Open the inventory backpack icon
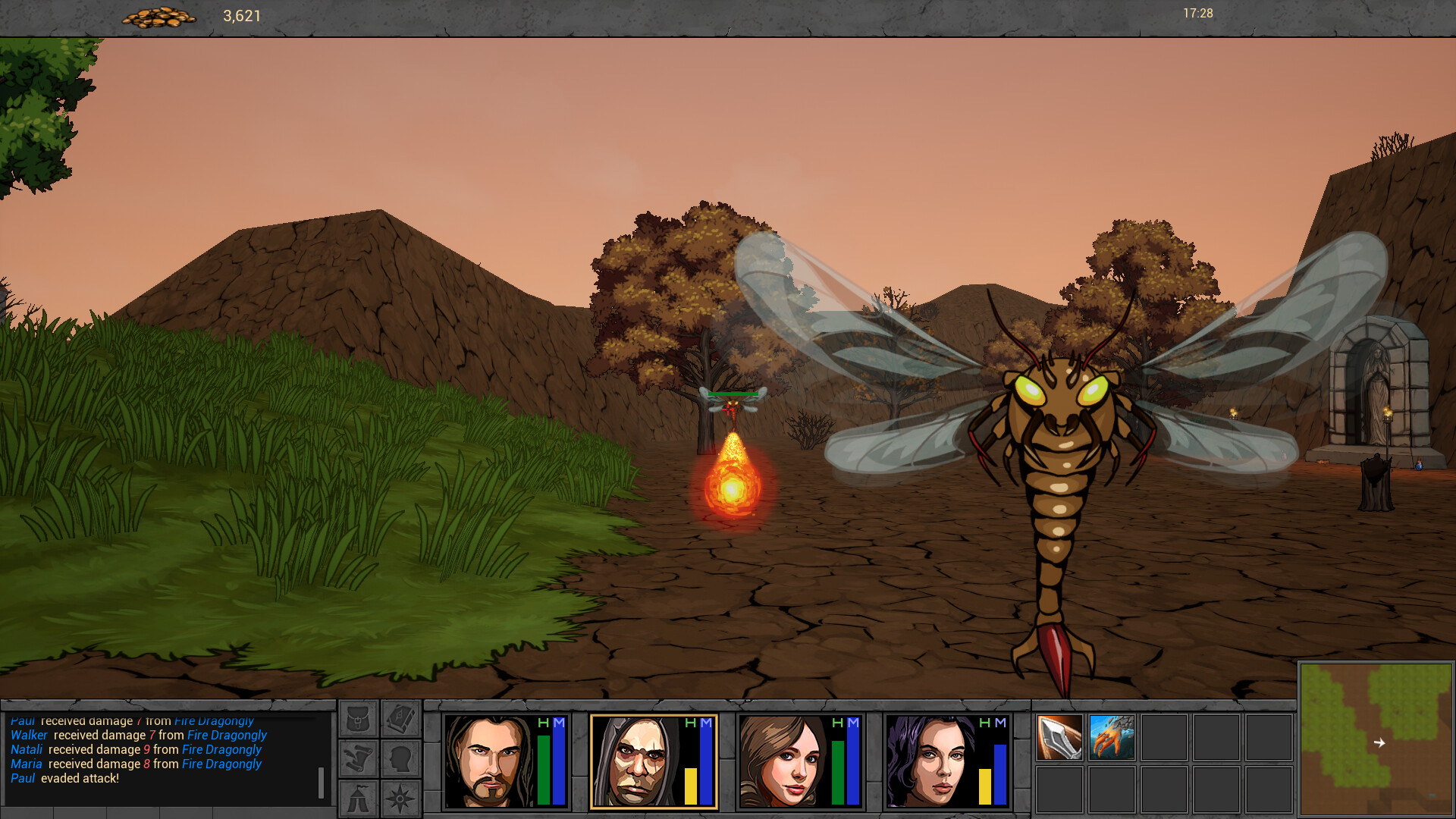This screenshot has height=819, width=1456. click(x=358, y=718)
